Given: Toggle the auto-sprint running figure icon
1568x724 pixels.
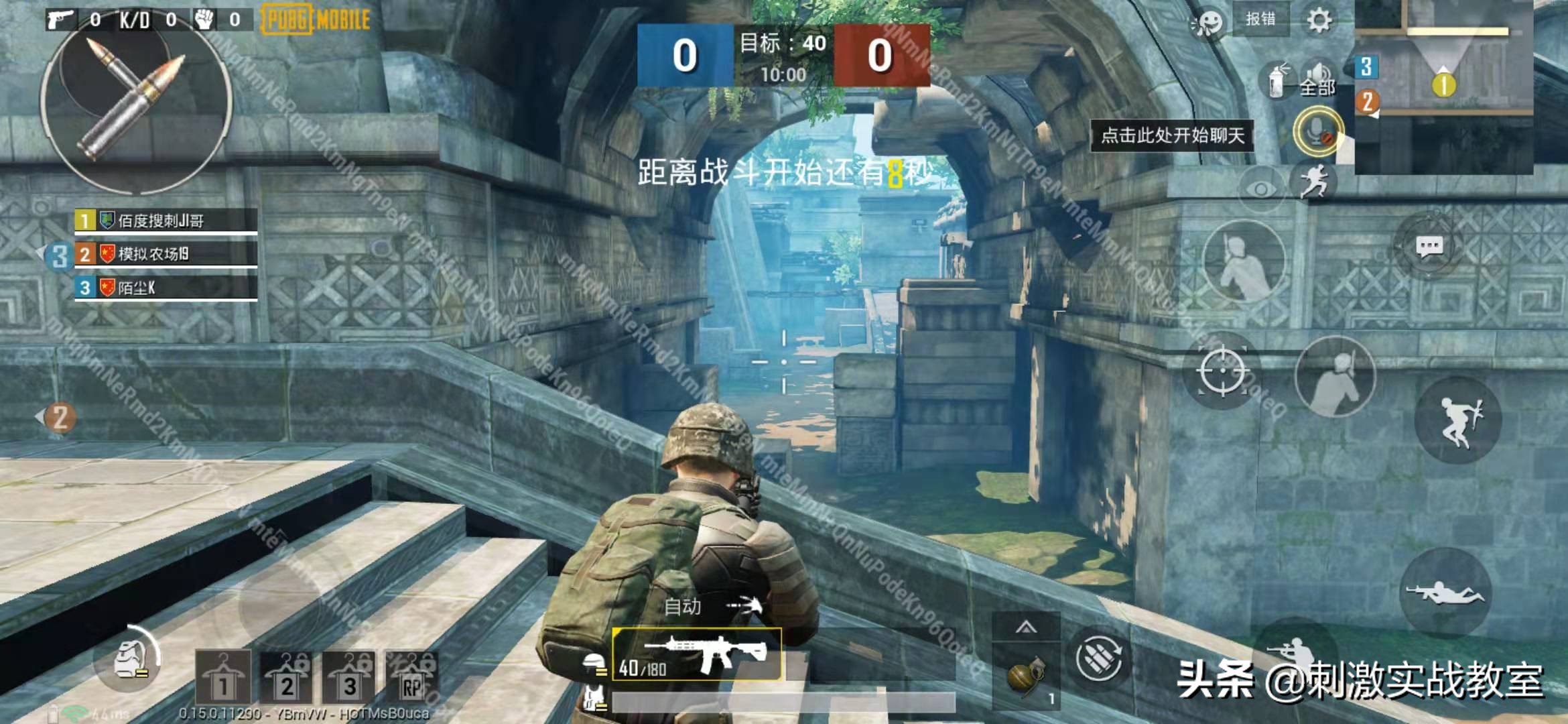Looking at the screenshot, I should (1313, 181).
